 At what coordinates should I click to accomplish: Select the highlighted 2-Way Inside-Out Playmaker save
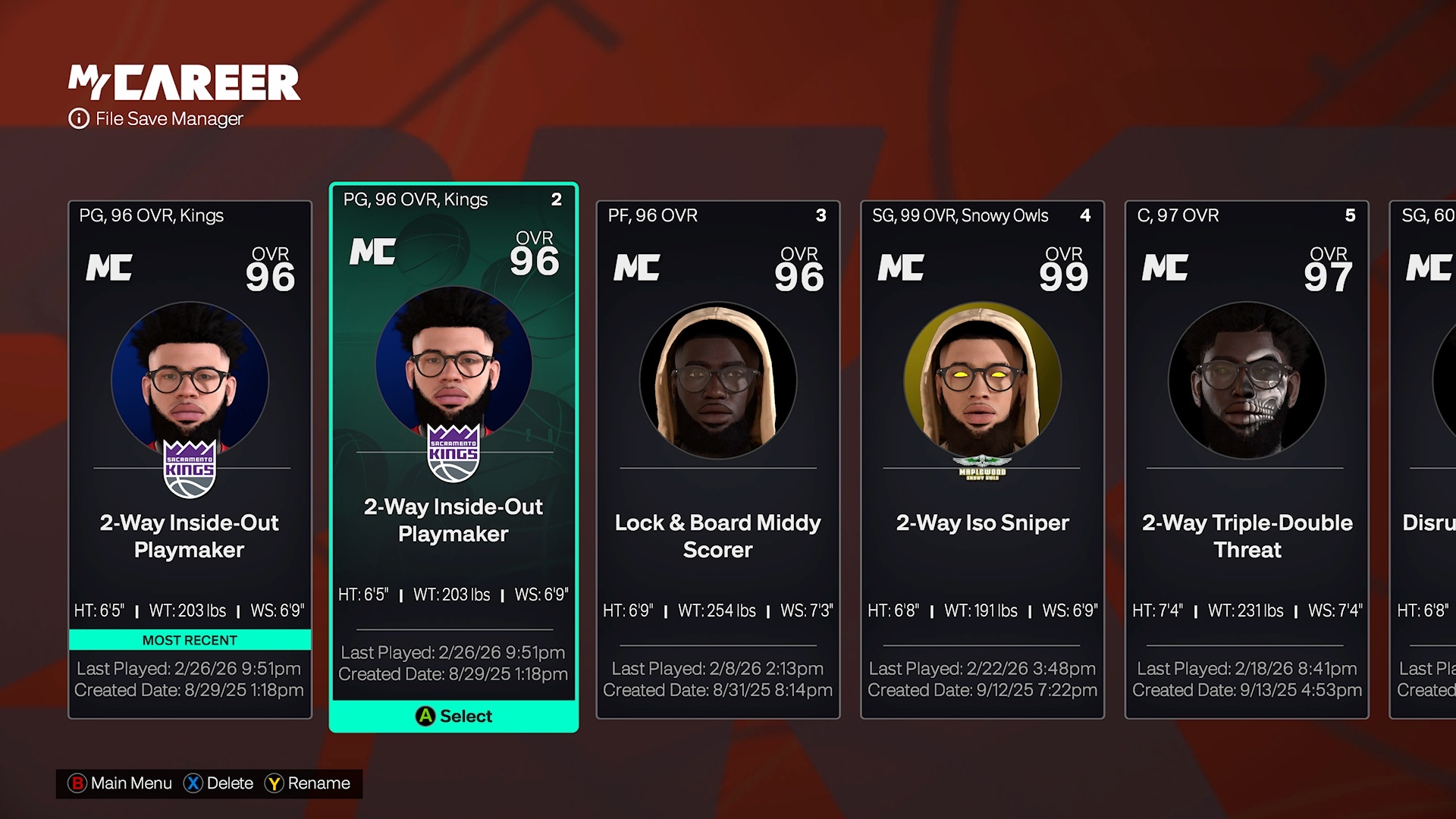point(453,455)
